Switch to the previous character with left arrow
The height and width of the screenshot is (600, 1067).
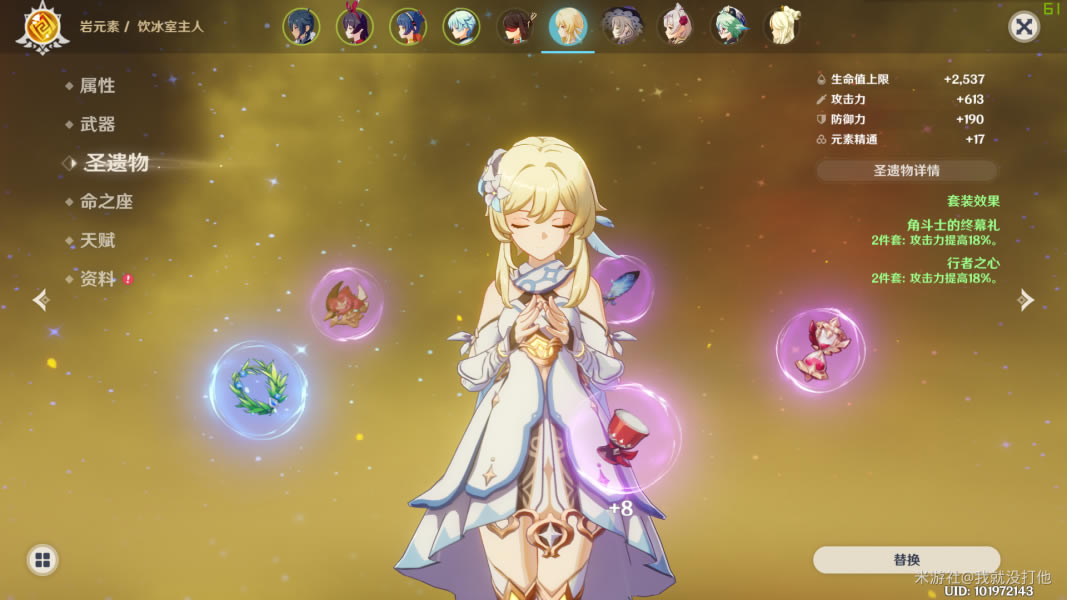click(x=41, y=300)
